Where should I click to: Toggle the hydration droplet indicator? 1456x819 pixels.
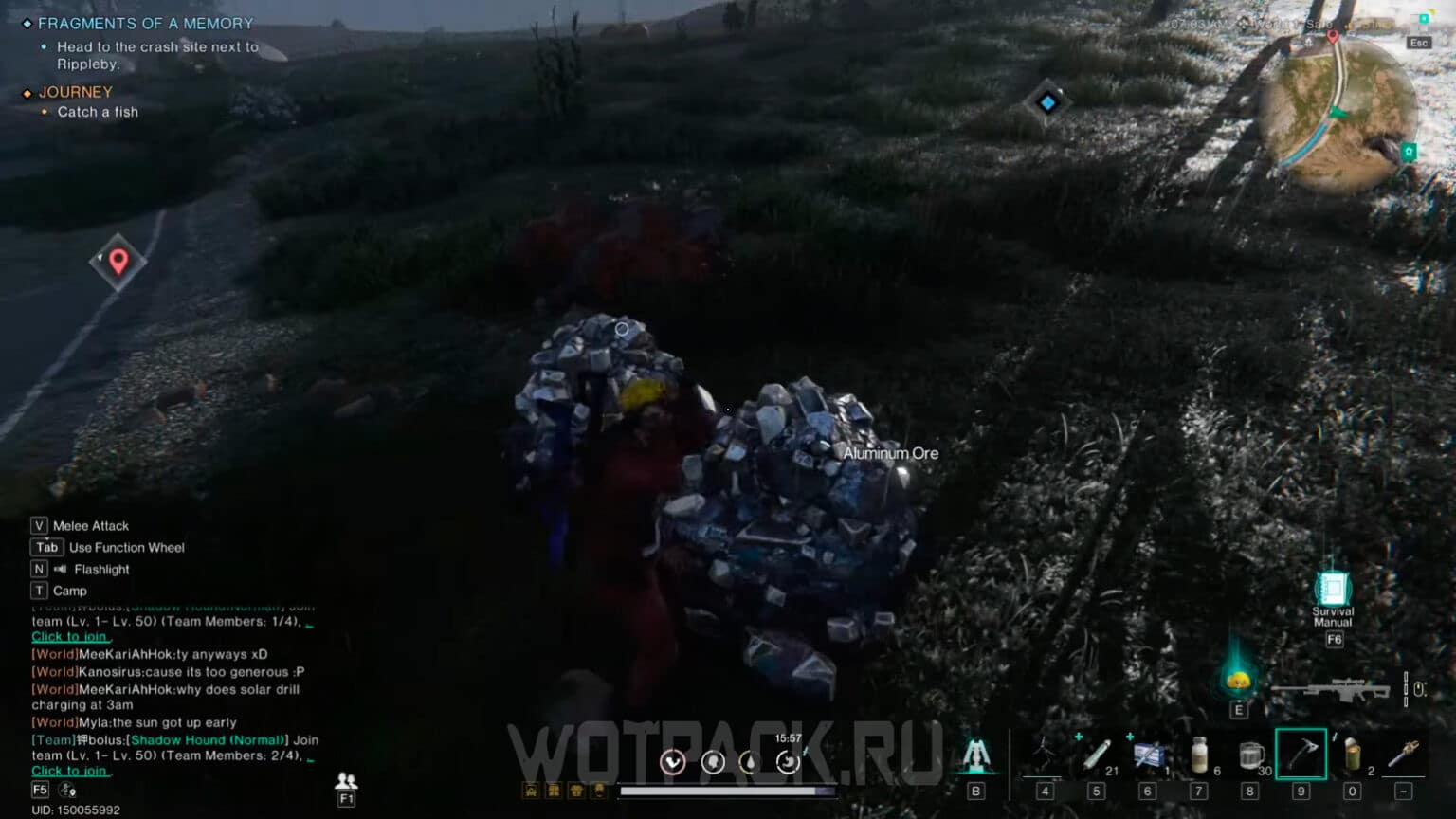750,762
